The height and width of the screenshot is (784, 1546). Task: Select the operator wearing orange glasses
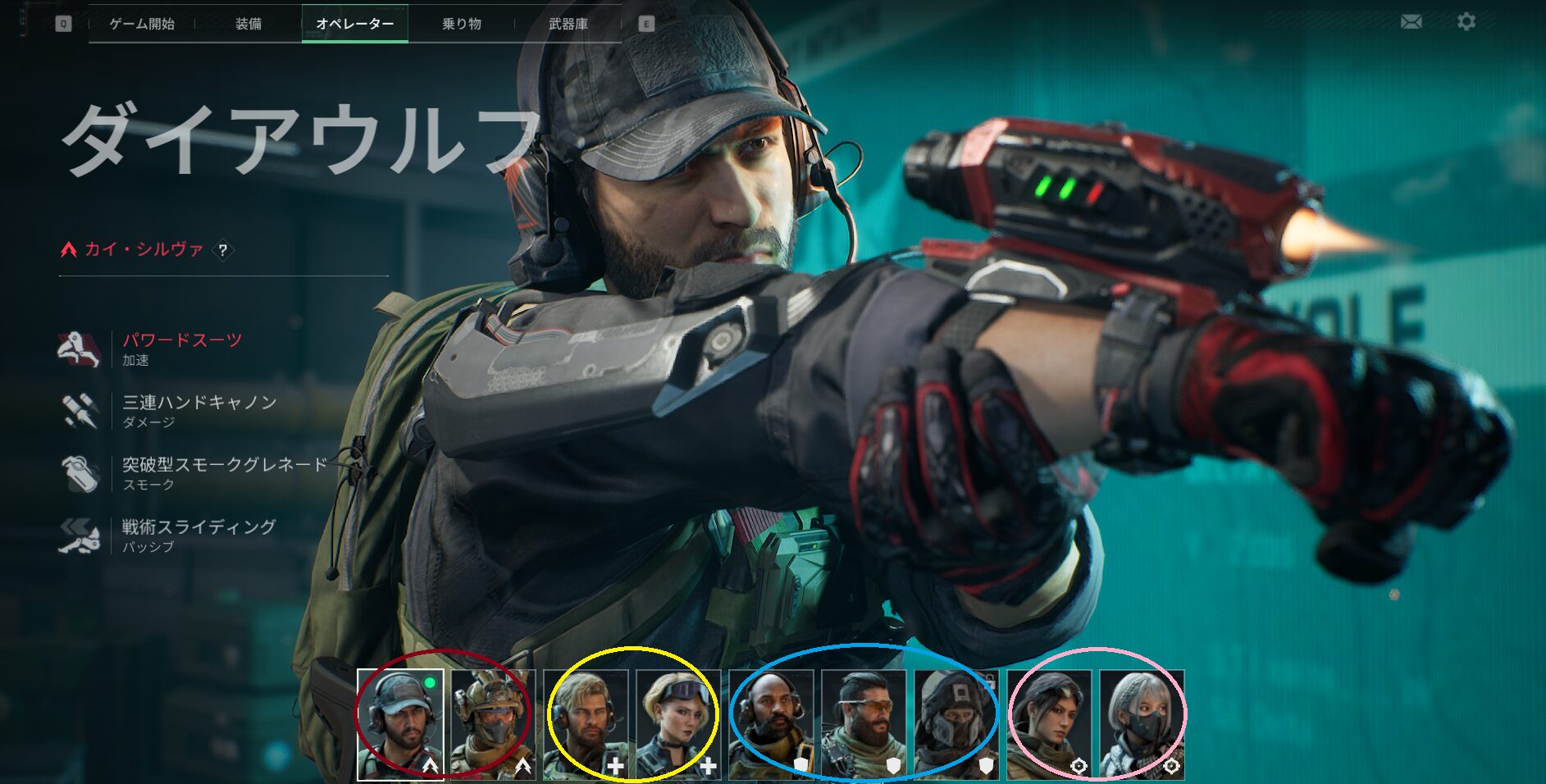click(864, 724)
